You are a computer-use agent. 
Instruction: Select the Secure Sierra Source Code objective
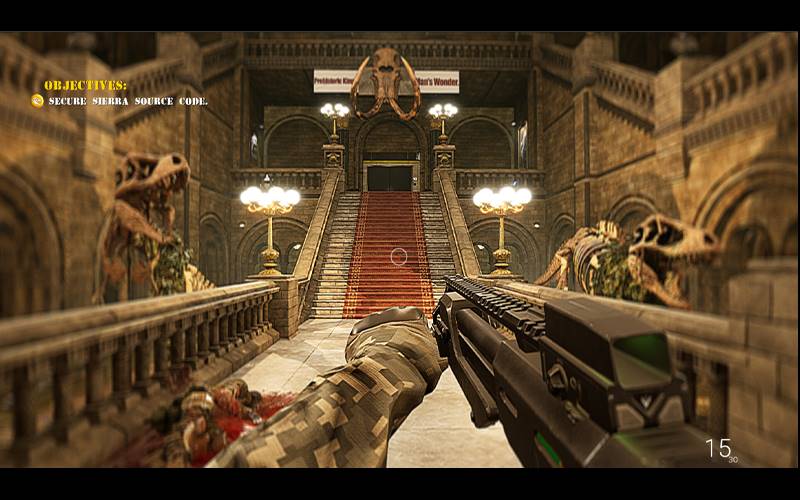coord(127,101)
